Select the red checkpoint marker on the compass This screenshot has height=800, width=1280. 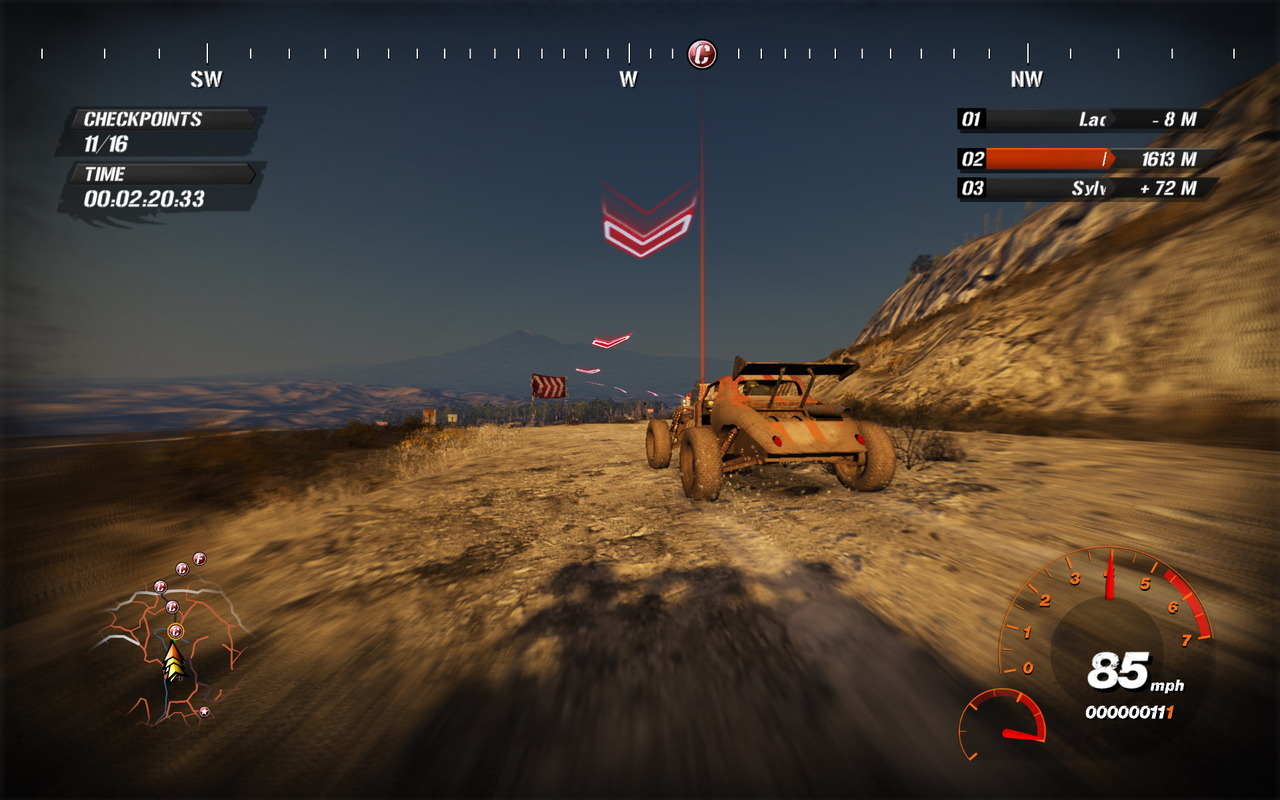pyautogui.click(x=702, y=54)
